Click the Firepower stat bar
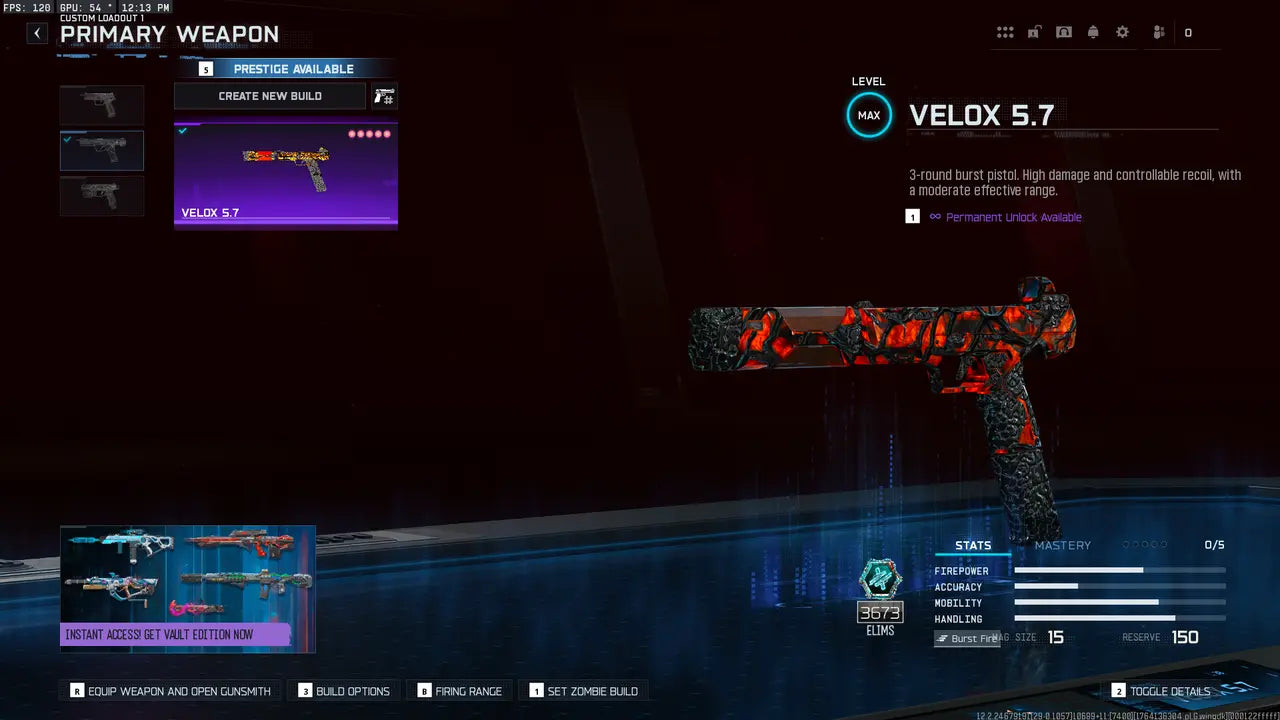This screenshot has width=1280, height=720. tap(1120, 571)
